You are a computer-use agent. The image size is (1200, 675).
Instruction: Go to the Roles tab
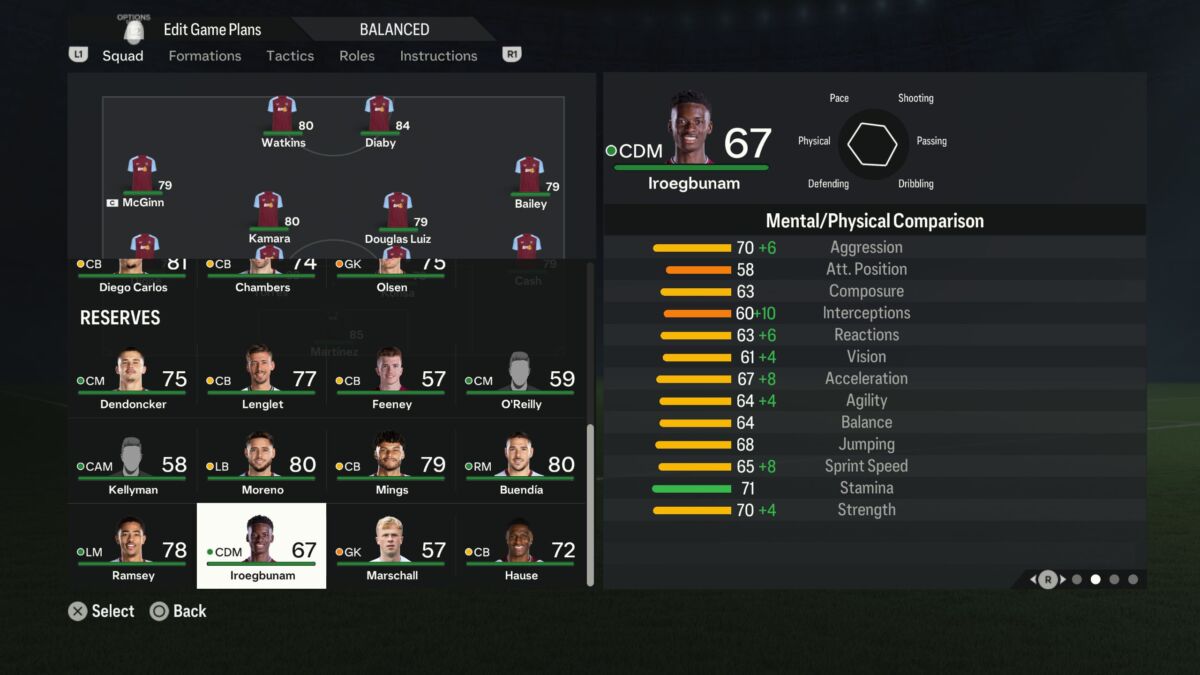[x=357, y=56]
